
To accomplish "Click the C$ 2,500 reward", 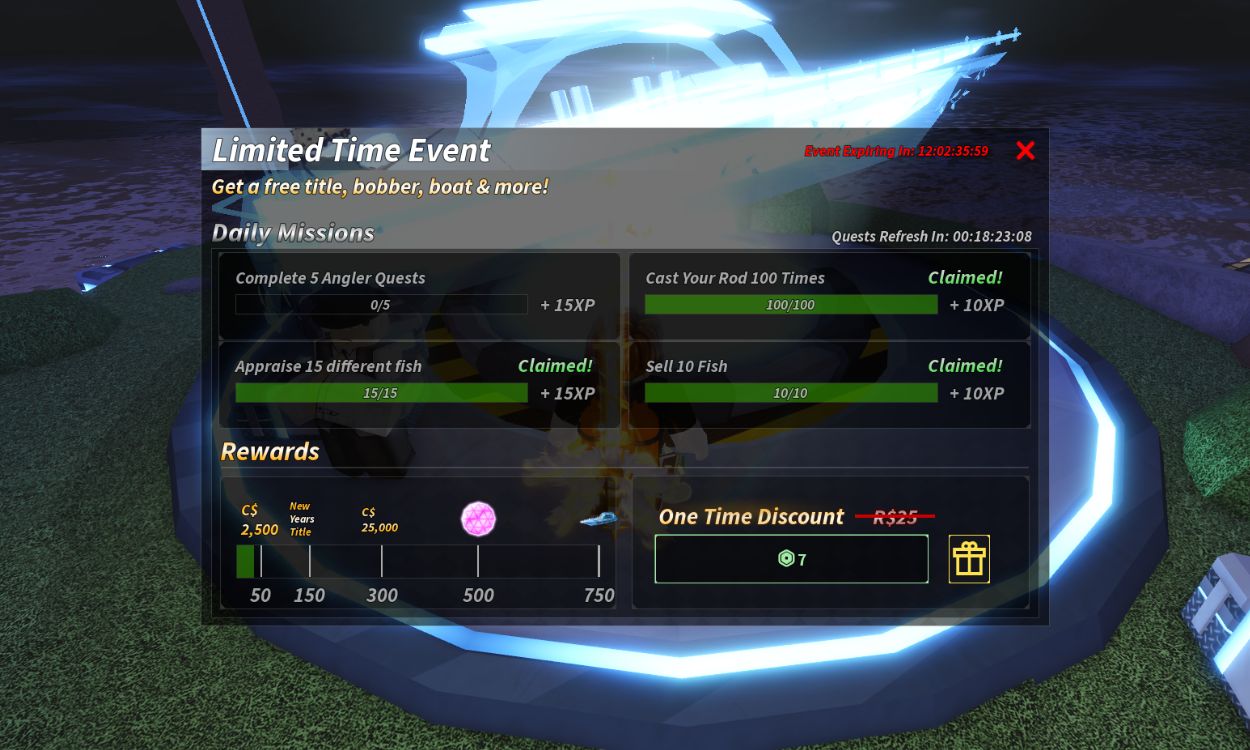I will point(259,520).
